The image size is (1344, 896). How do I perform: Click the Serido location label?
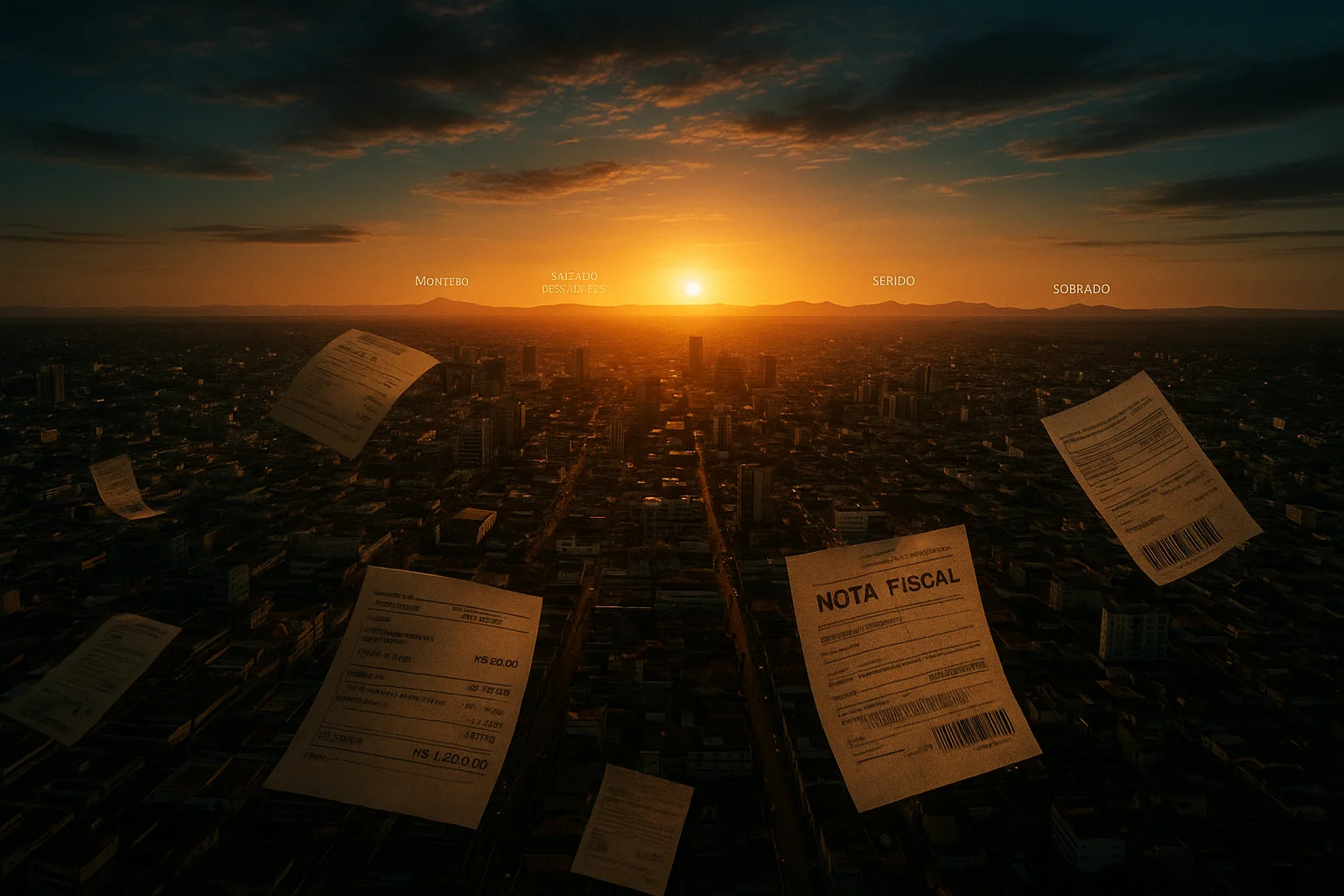coord(893,281)
